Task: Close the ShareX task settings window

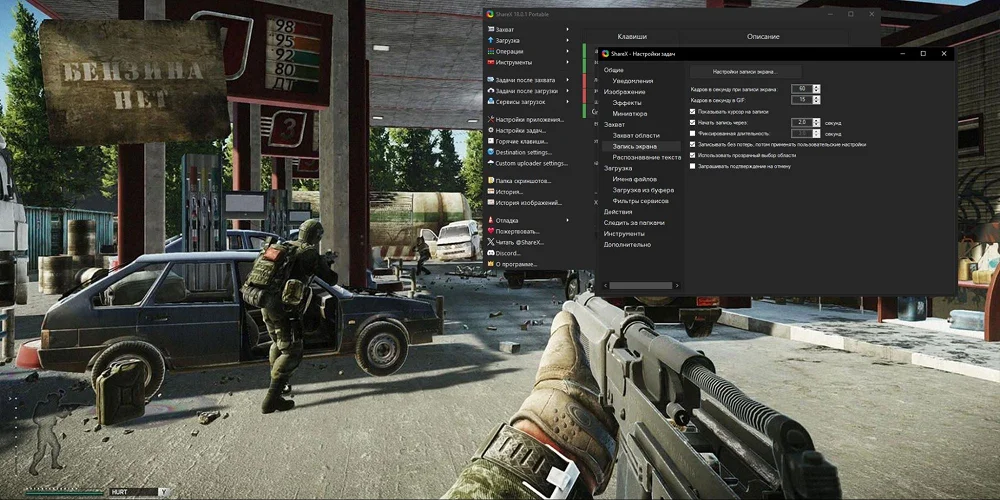Action: [943, 53]
